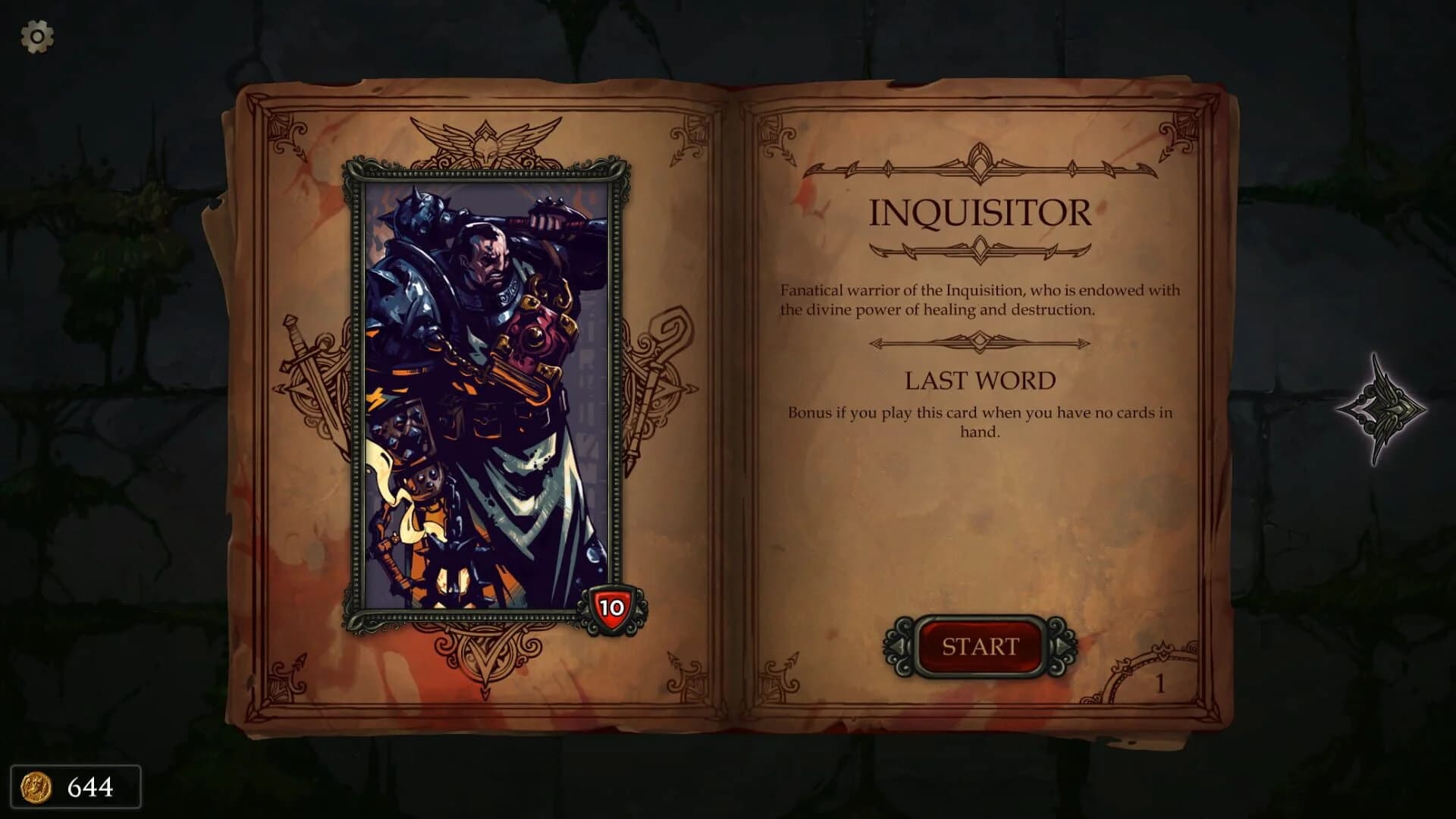This screenshot has height=819, width=1456.
Task: Open the settings gear icon
Action: (36, 36)
